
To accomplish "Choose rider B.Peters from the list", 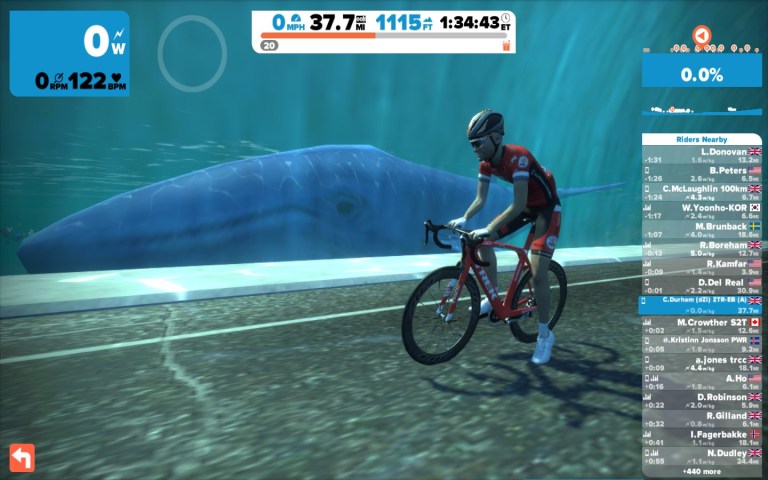I will coord(701,174).
